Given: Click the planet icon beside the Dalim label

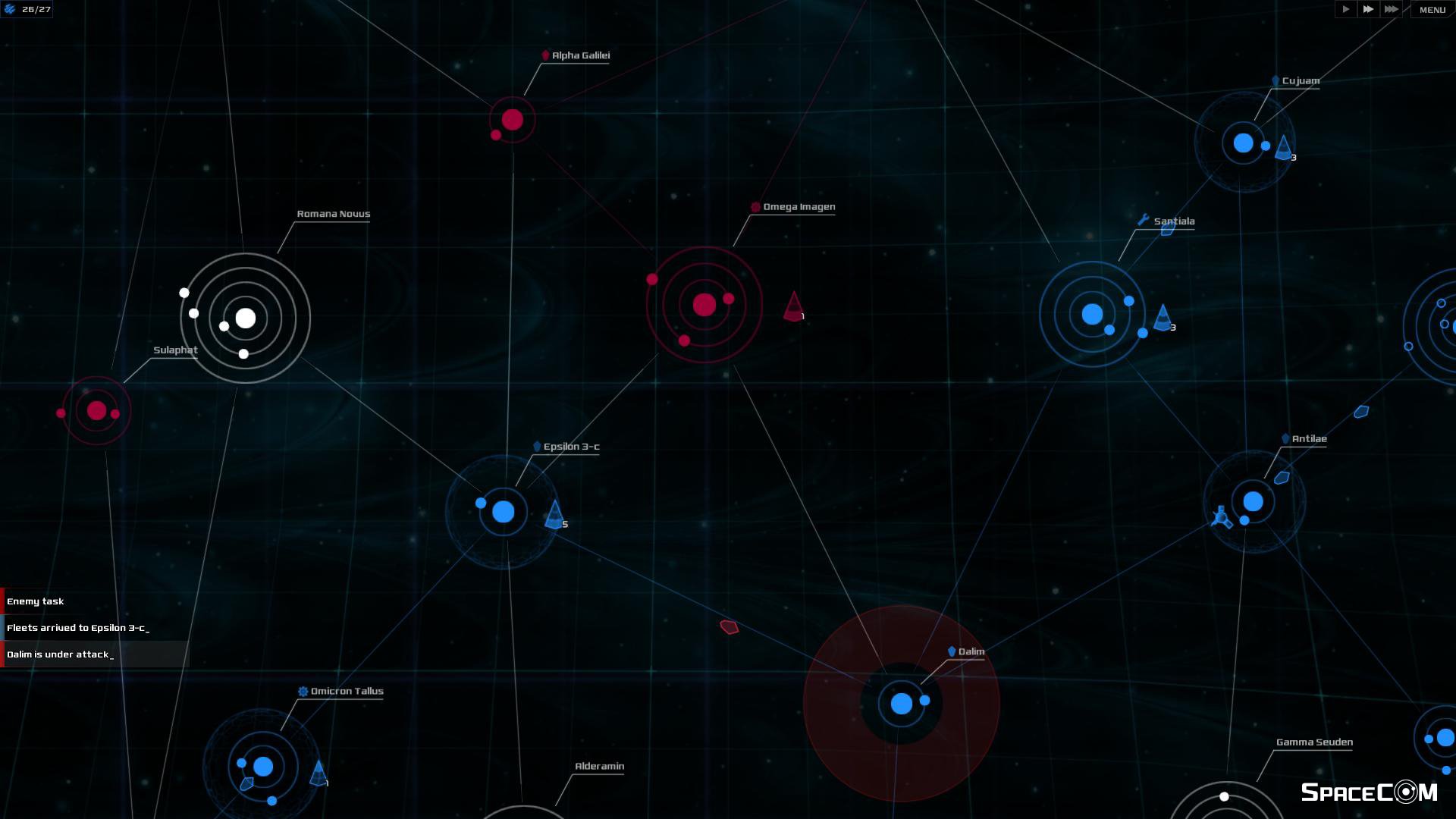Looking at the screenshot, I should 952,651.
